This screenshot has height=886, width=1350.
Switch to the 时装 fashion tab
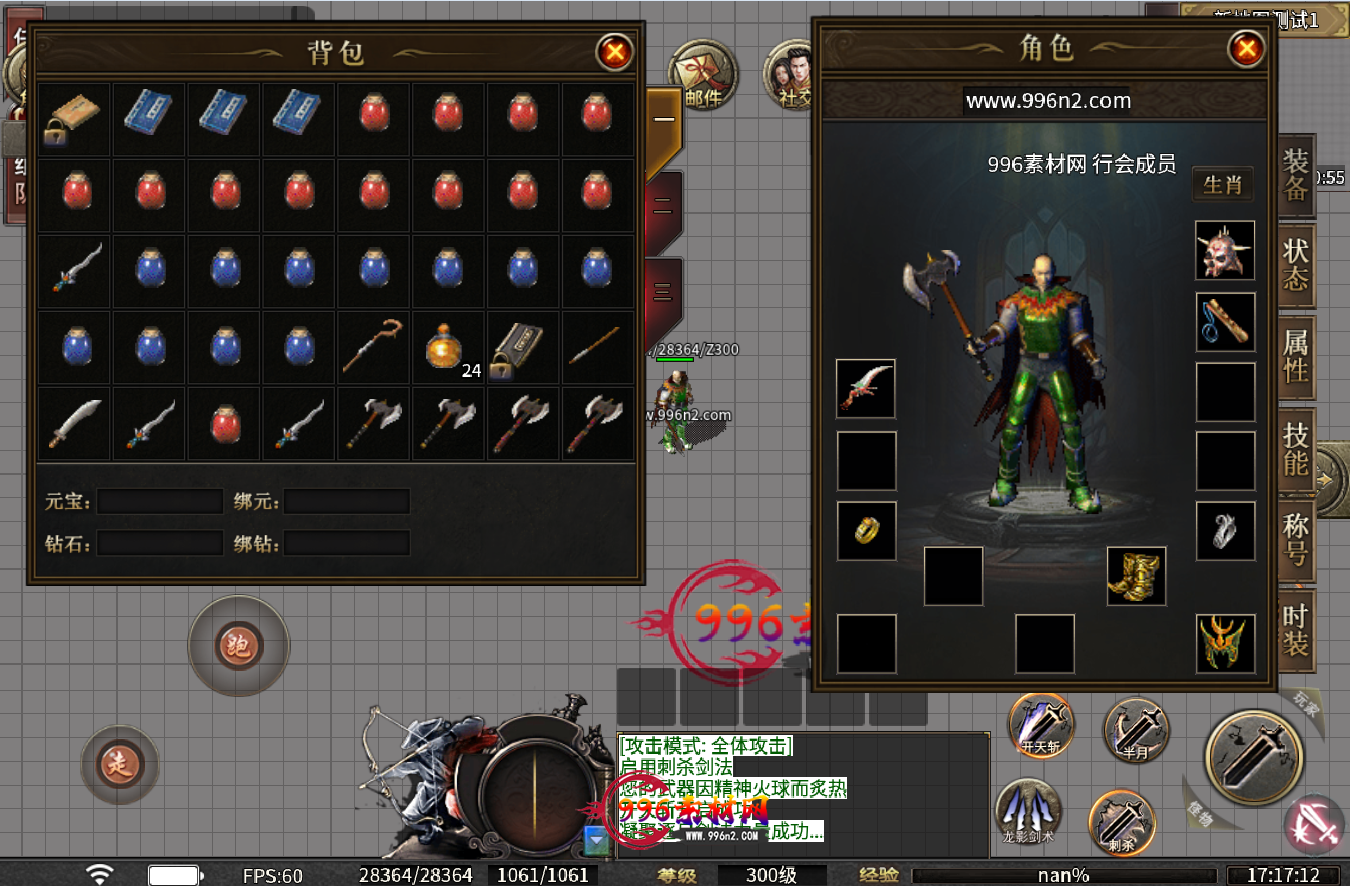click(x=1295, y=630)
